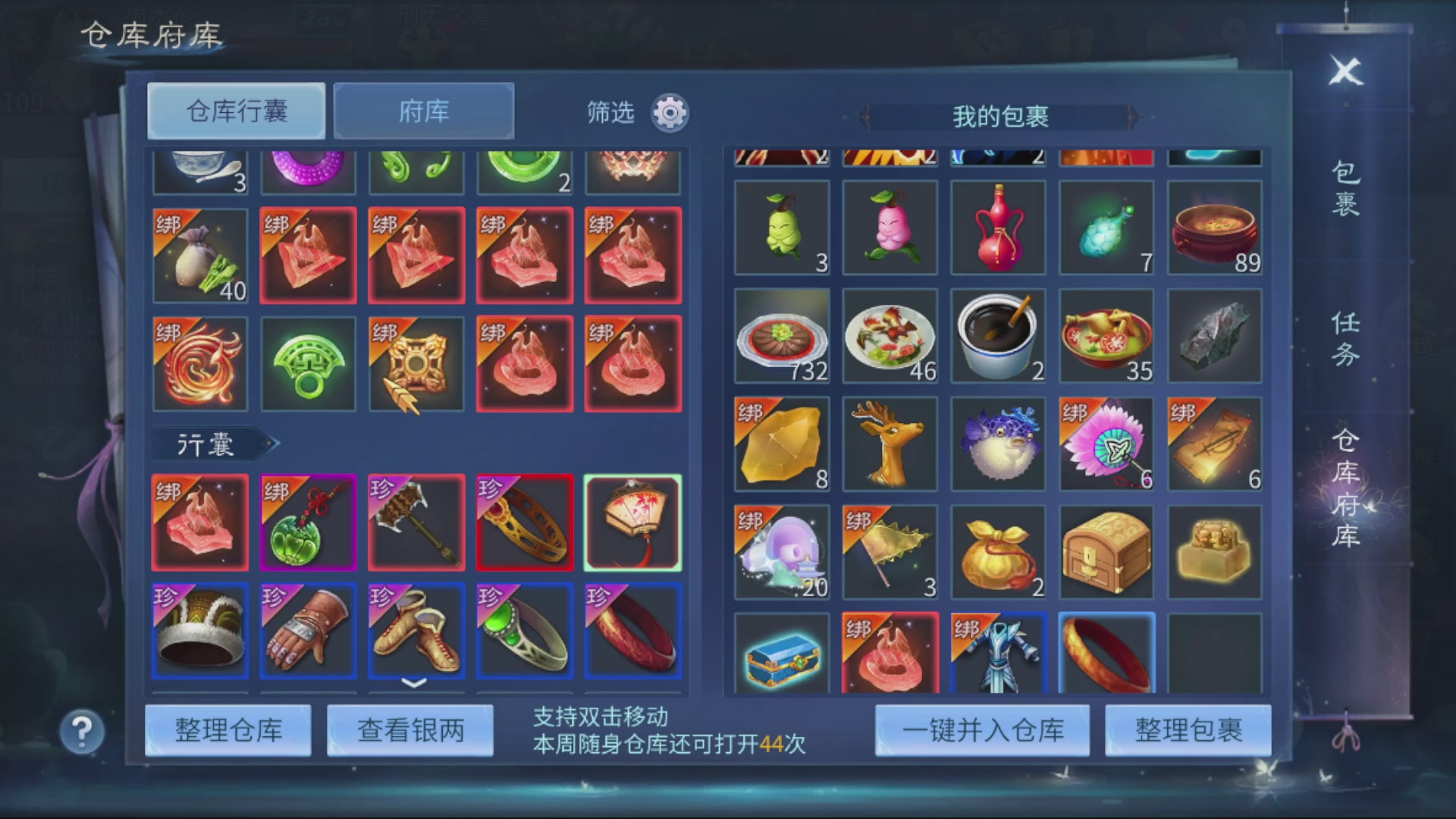
Task: Click the yellow gemstone stack of 8
Action: pyautogui.click(x=782, y=442)
